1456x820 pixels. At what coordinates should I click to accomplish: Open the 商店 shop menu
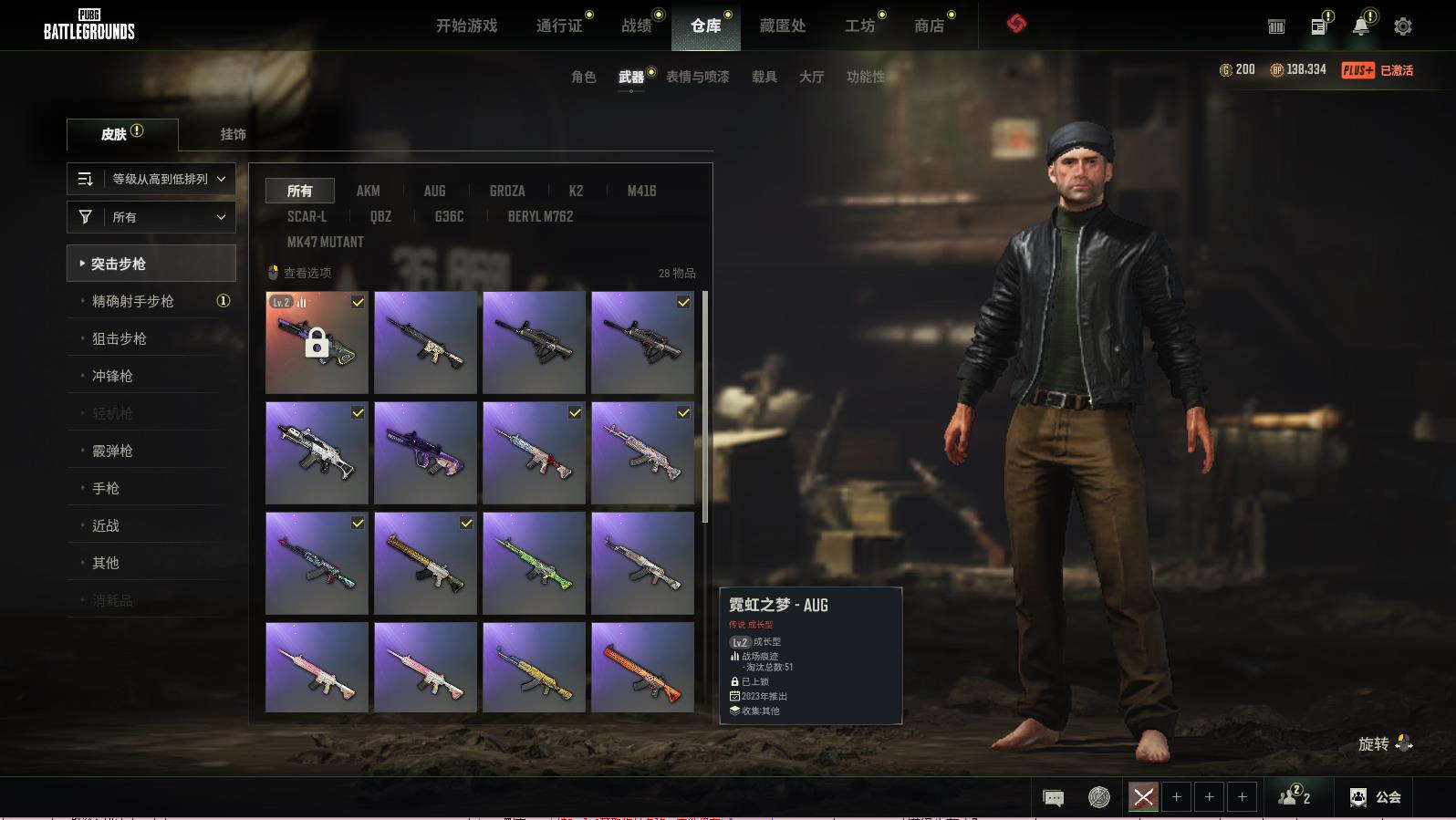(929, 26)
